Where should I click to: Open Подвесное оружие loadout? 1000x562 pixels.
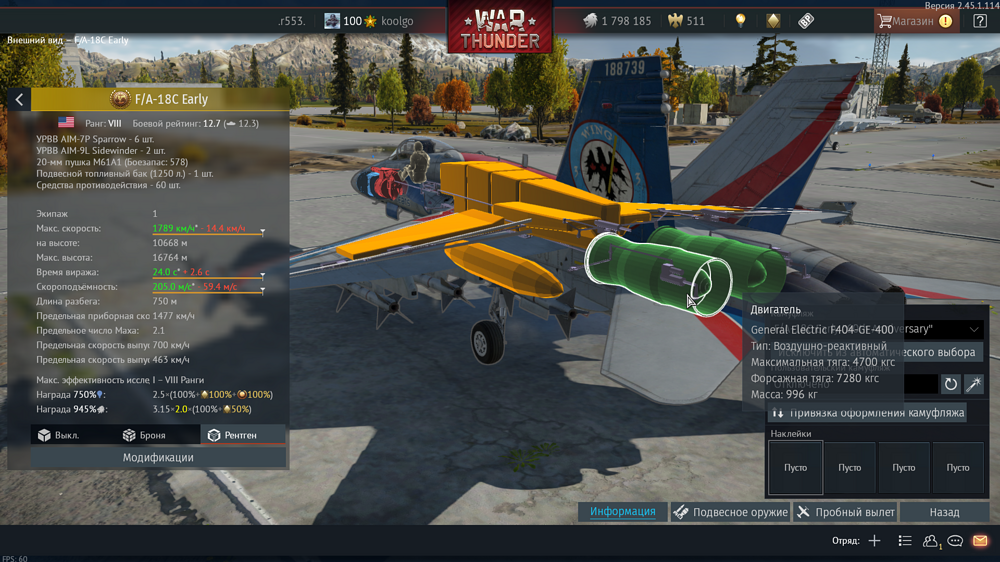click(730, 512)
